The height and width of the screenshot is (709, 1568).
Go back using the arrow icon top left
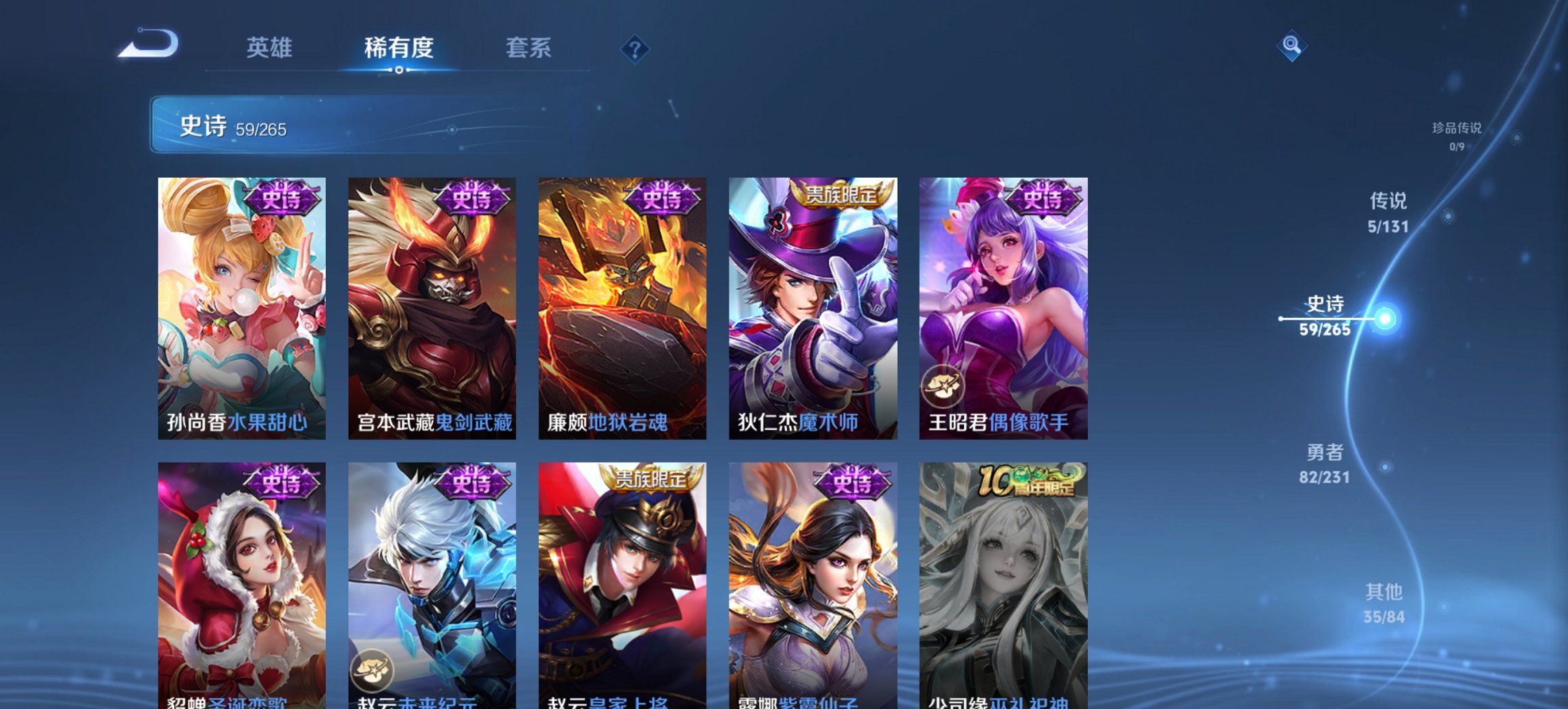click(x=147, y=43)
